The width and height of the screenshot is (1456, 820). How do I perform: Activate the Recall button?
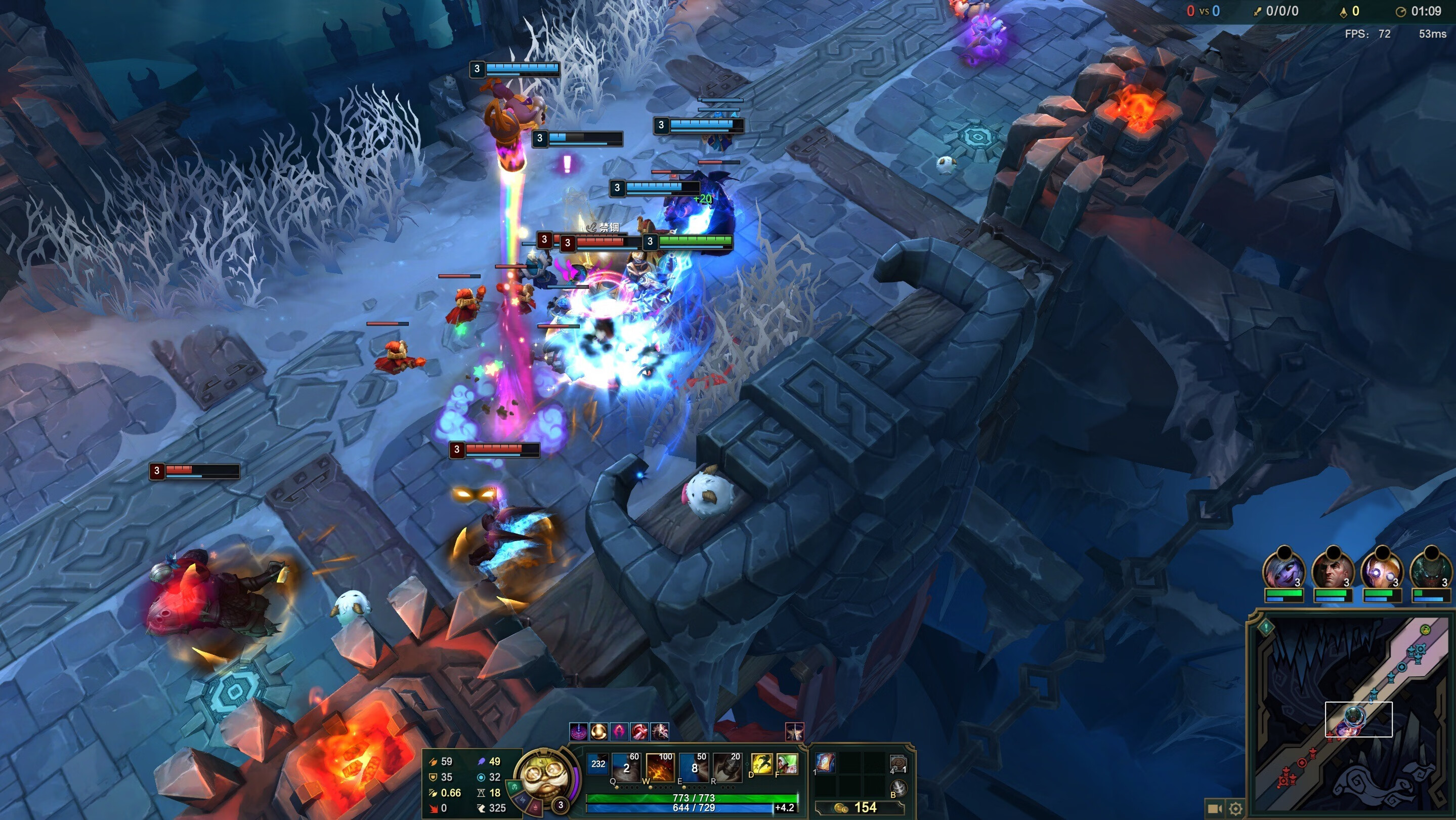coord(897,788)
